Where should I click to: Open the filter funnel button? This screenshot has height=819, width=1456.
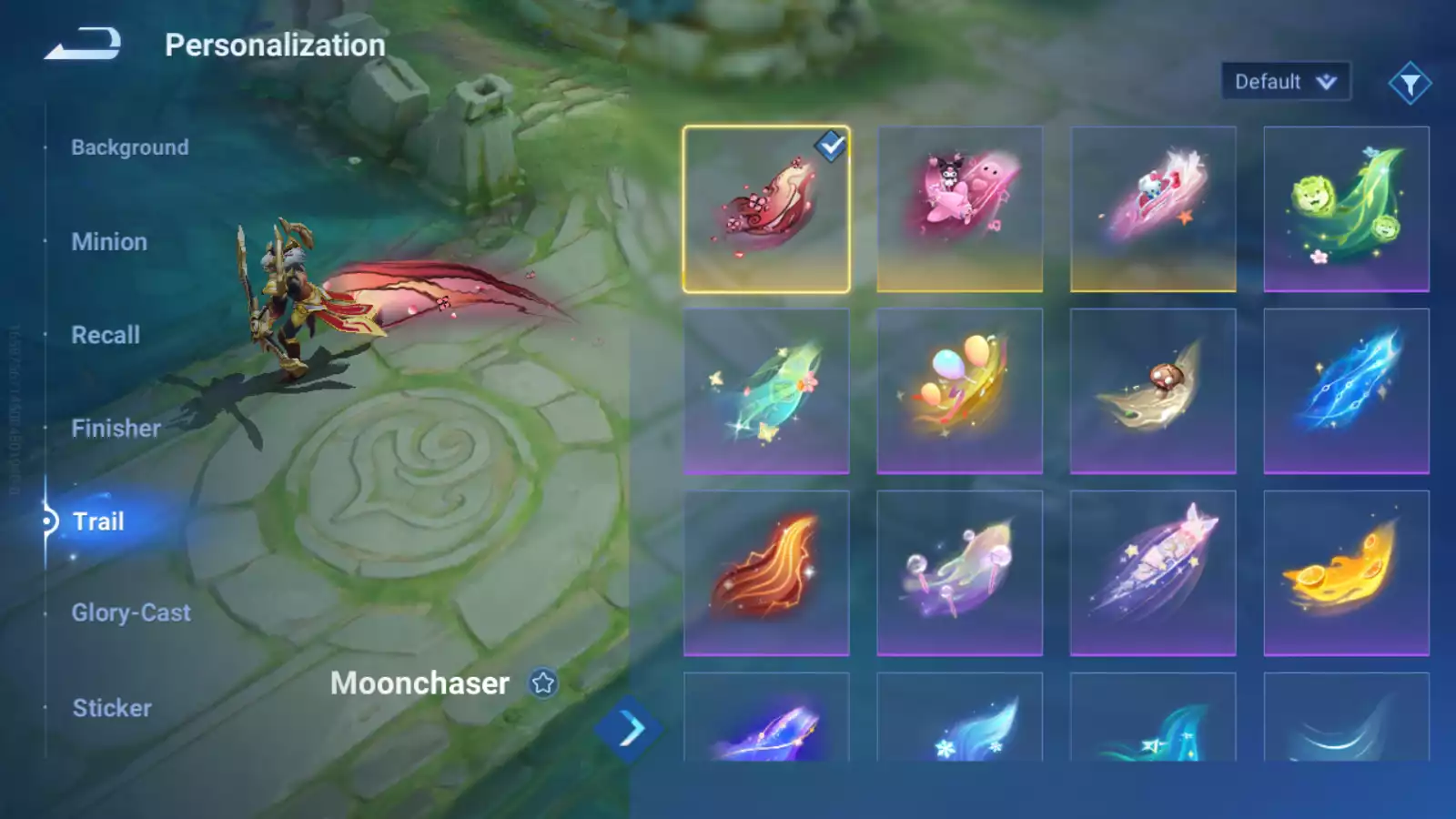pyautogui.click(x=1410, y=84)
